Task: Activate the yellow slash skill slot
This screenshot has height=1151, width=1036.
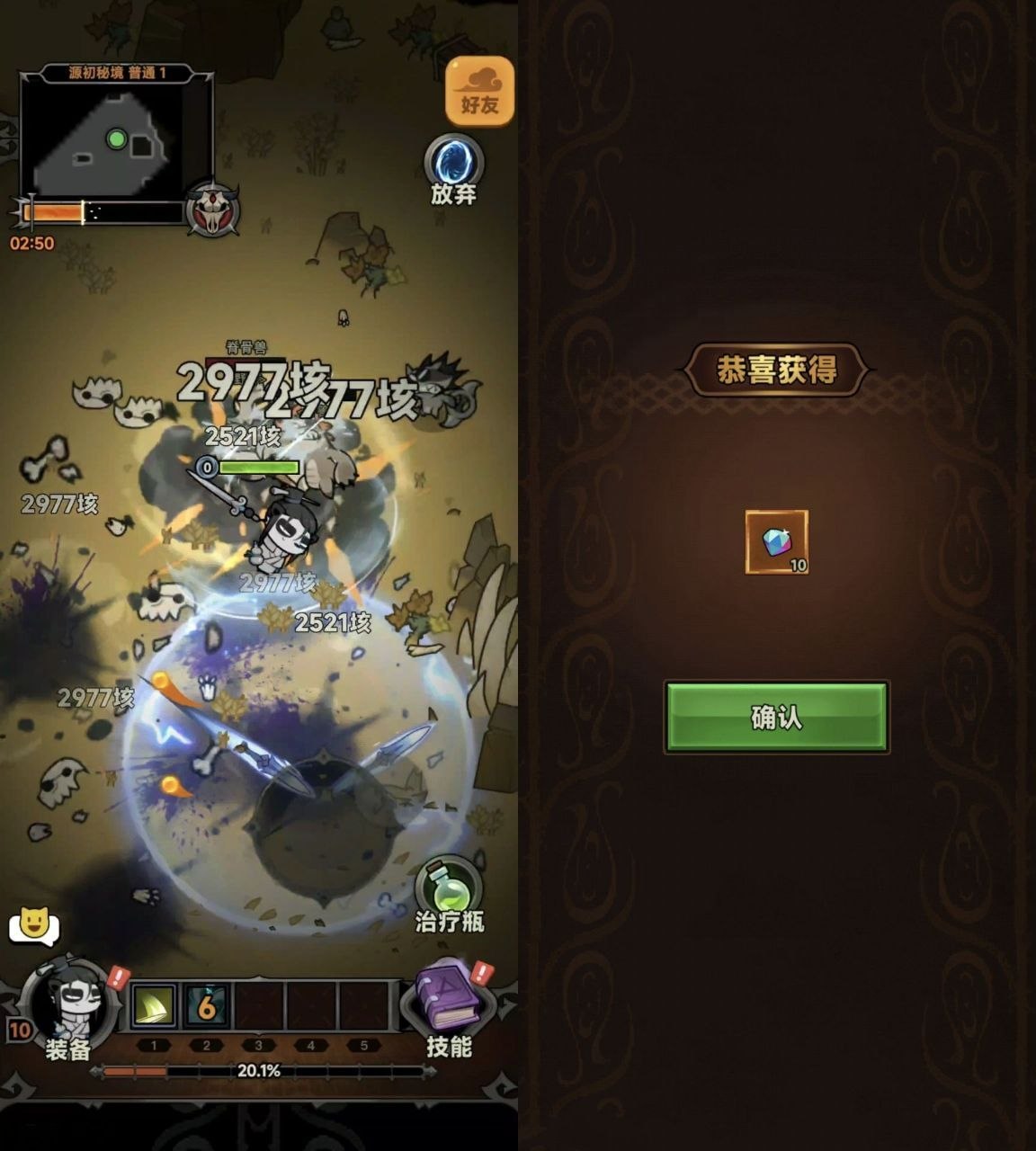Action: 154,1005
